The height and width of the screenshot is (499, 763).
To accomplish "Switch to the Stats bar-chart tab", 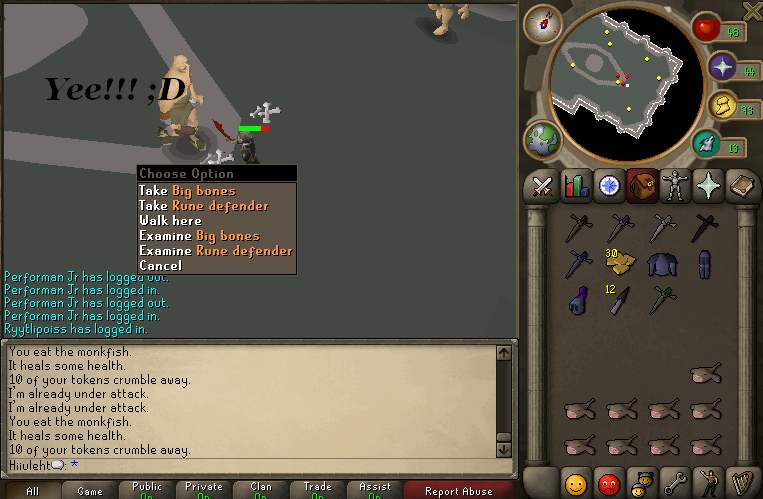I will (575, 186).
